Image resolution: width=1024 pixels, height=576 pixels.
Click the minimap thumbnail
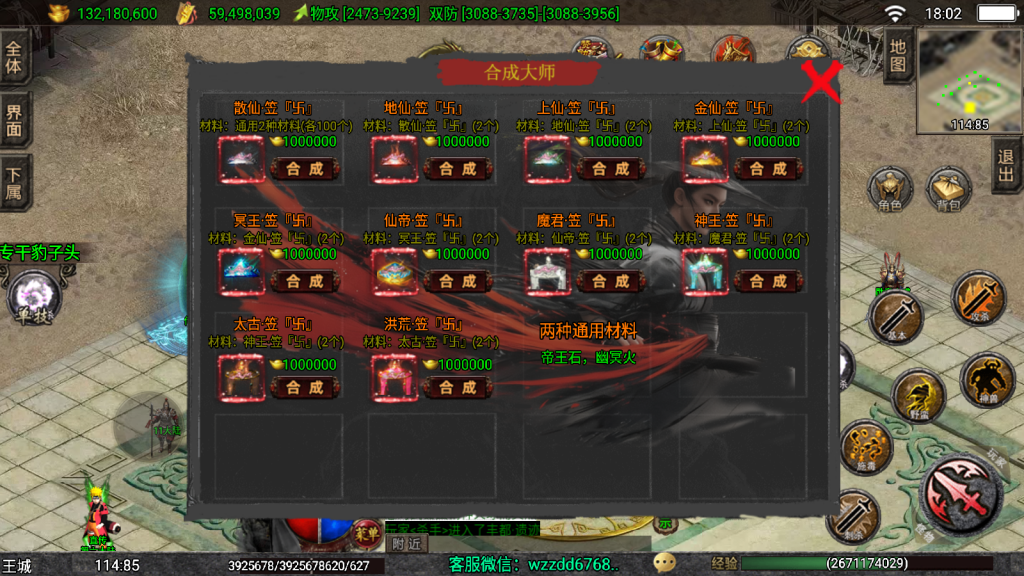tap(968, 80)
